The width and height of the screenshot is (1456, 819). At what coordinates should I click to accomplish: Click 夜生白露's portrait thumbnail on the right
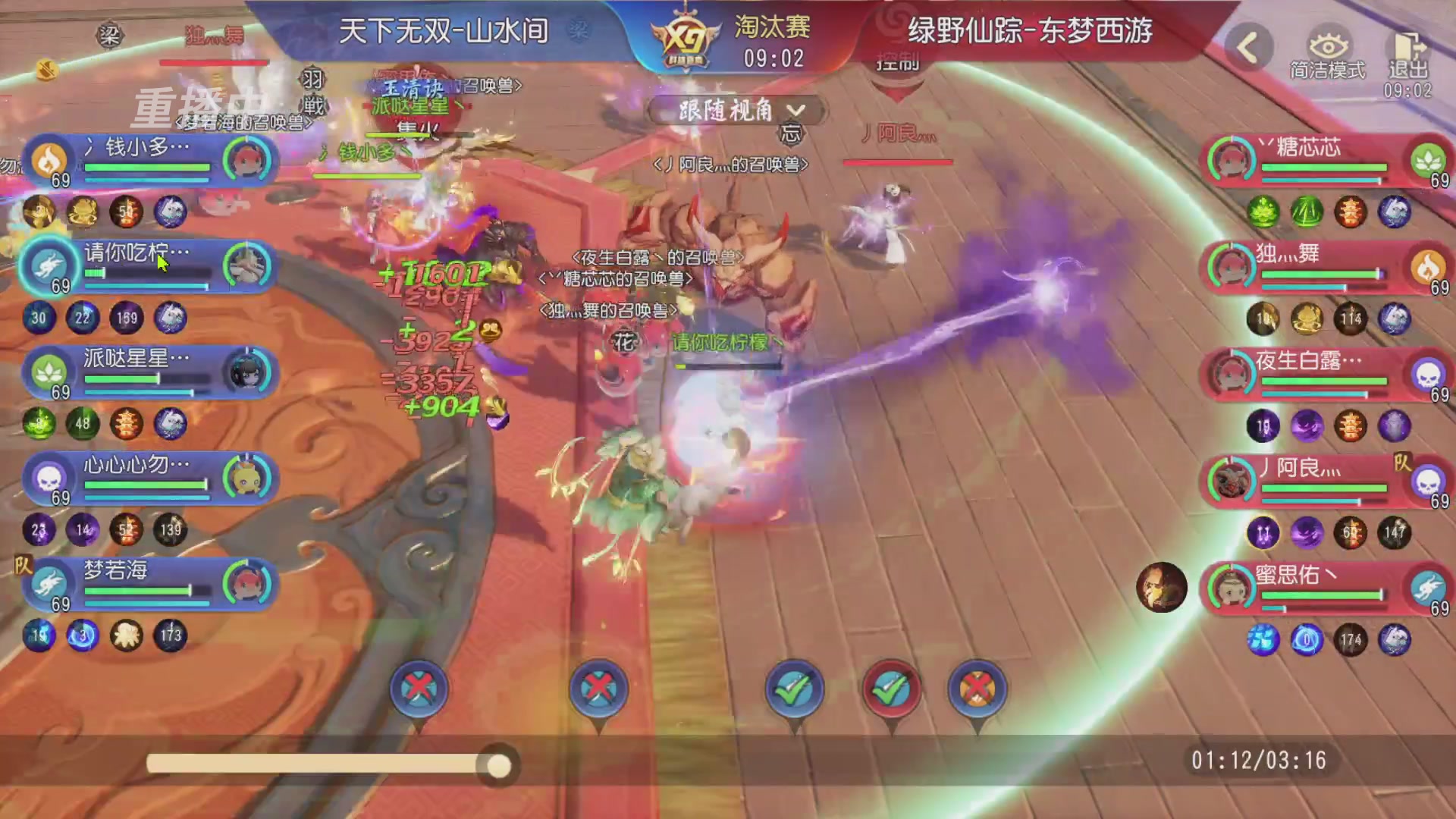click(1230, 373)
